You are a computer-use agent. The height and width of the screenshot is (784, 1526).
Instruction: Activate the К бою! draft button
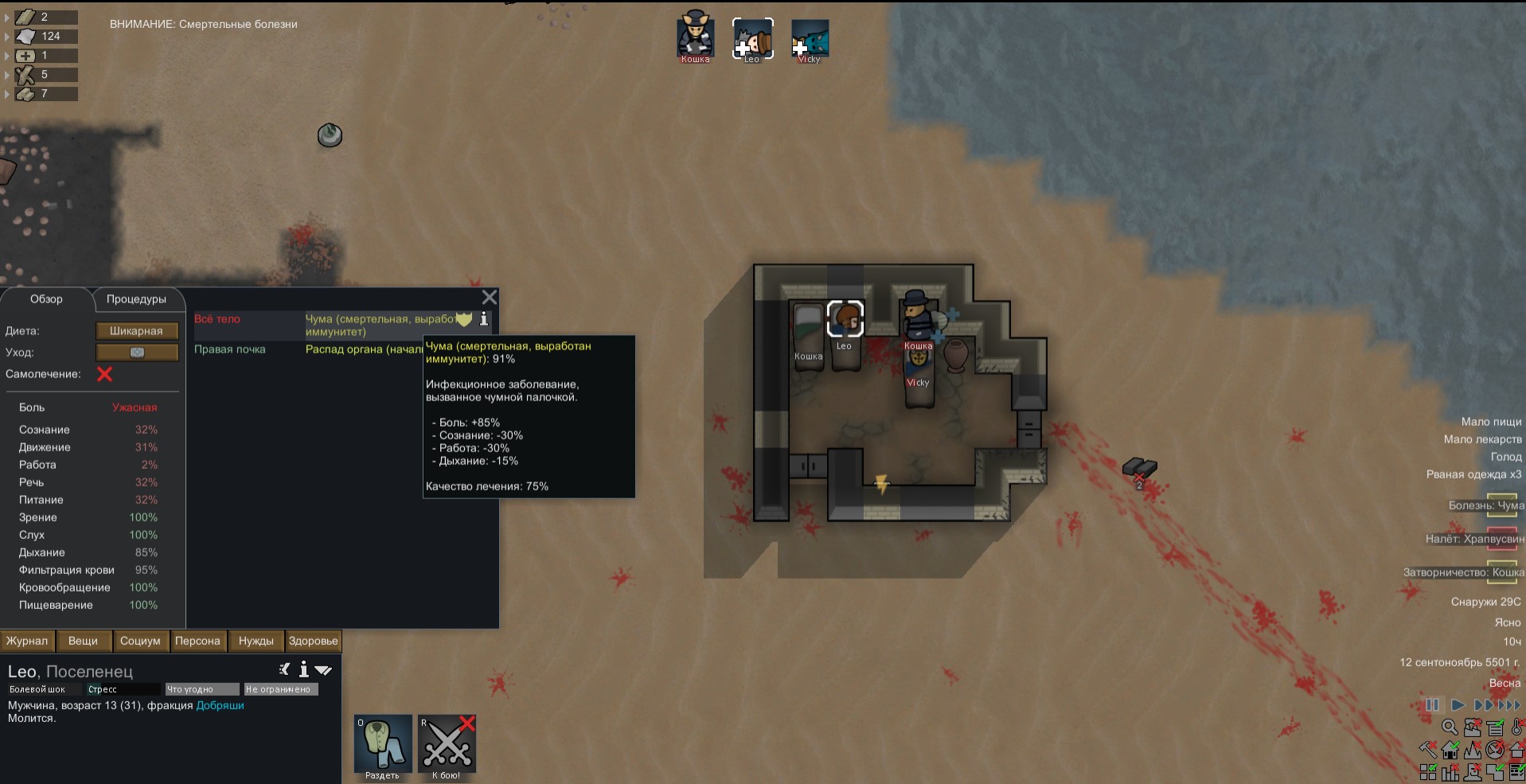pos(447,744)
